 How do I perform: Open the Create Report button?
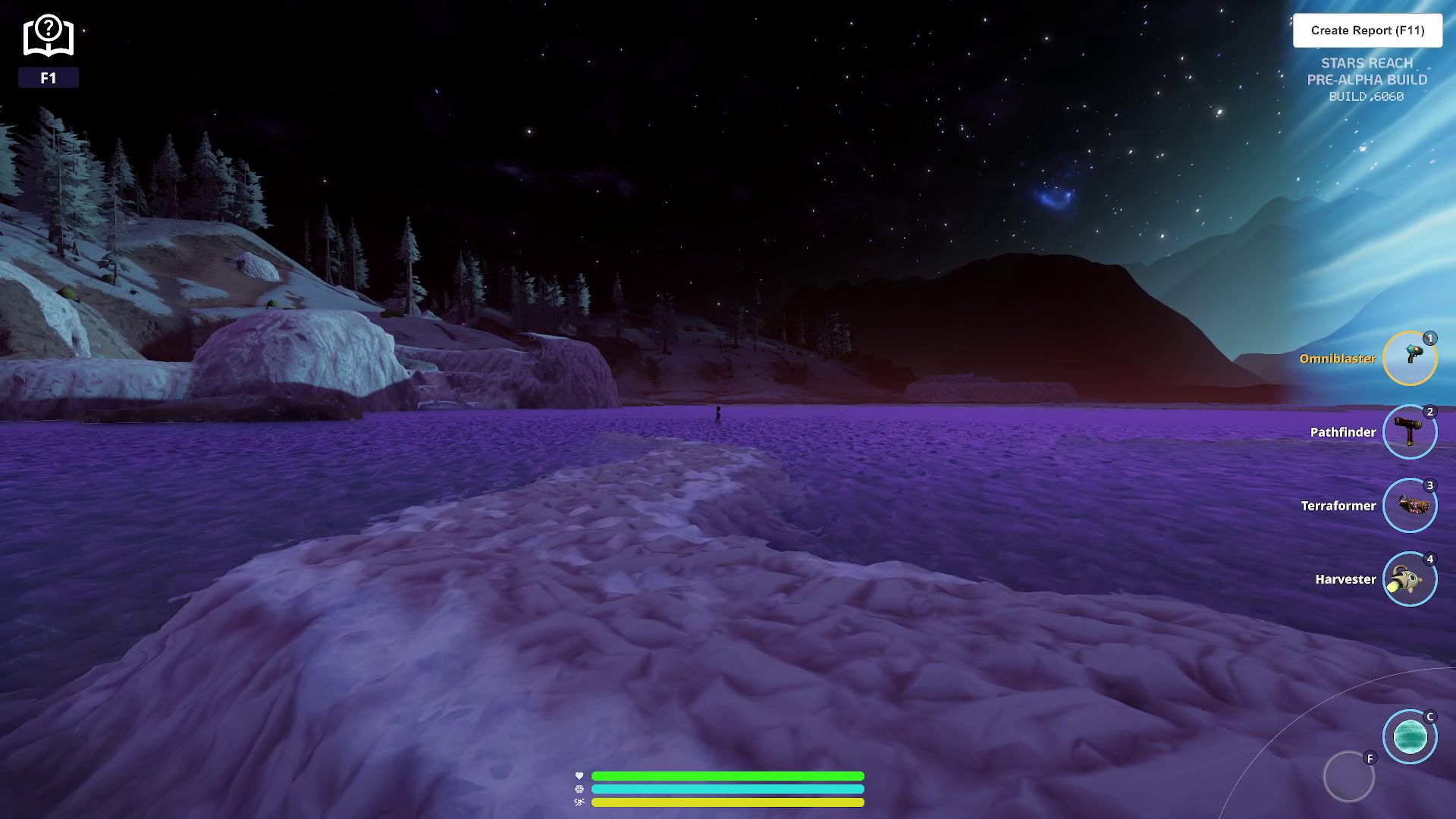(x=1367, y=30)
